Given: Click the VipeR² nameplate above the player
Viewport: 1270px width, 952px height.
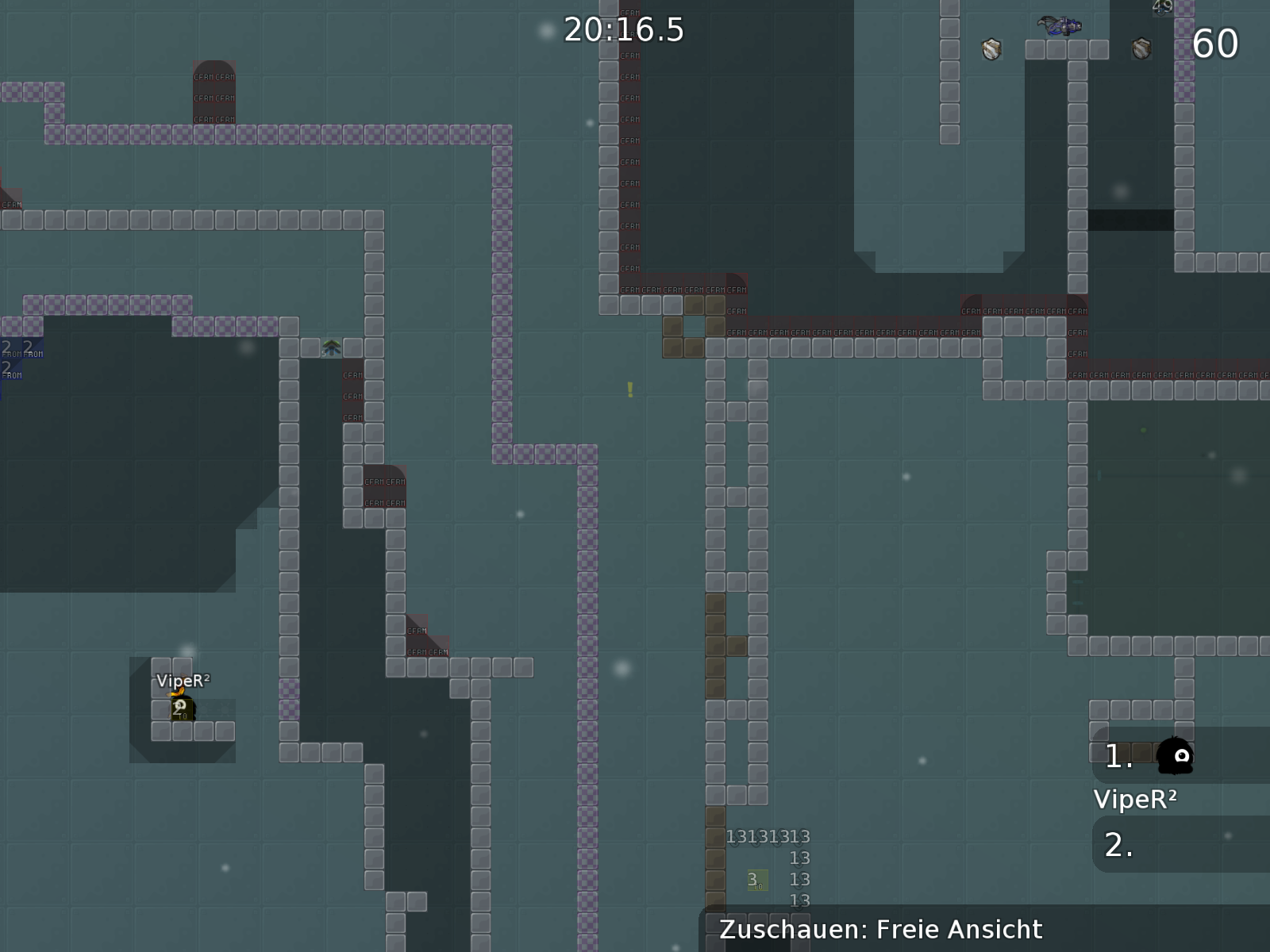Looking at the screenshot, I should pyautogui.click(x=184, y=680).
